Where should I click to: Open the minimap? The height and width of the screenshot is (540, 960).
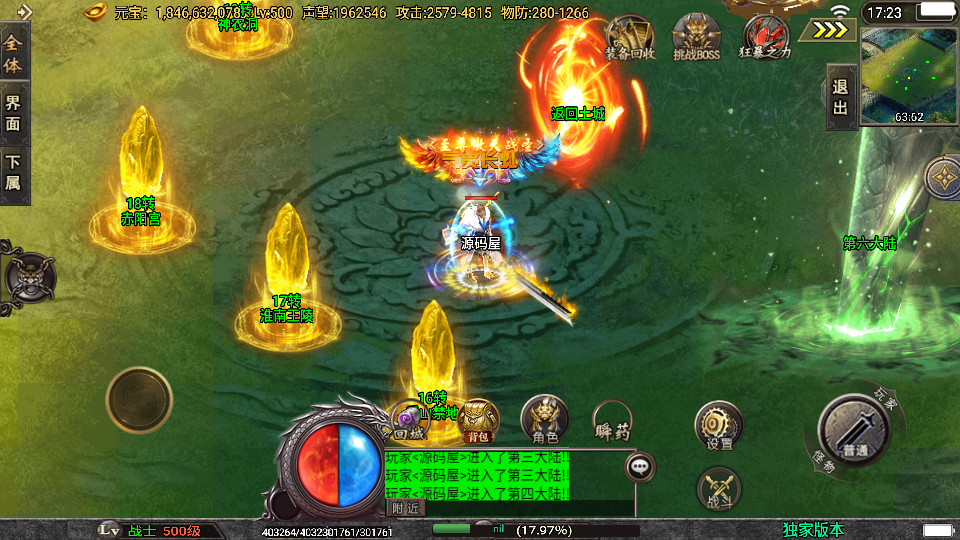coord(907,74)
